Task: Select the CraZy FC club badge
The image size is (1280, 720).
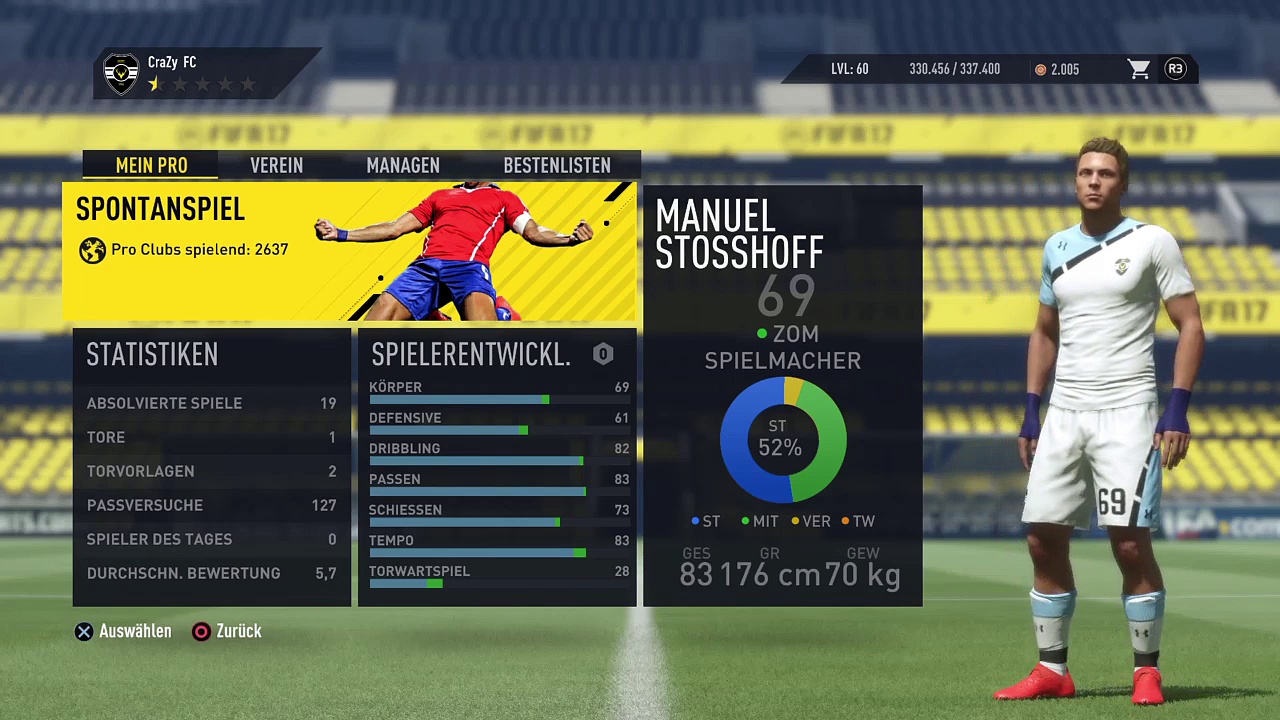Action: [122, 73]
